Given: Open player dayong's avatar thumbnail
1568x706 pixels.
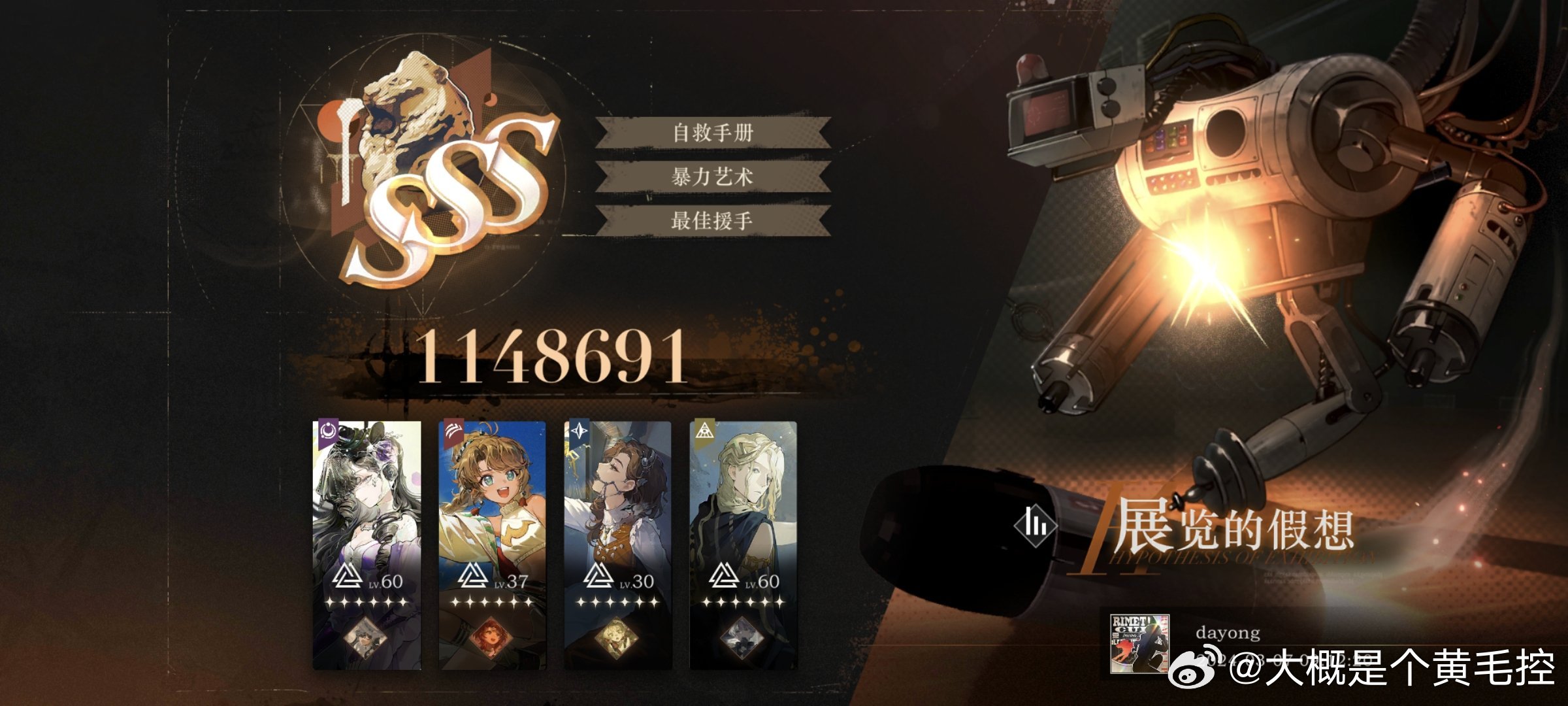Looking at the screenshot, I should [x=1139, y=643].
